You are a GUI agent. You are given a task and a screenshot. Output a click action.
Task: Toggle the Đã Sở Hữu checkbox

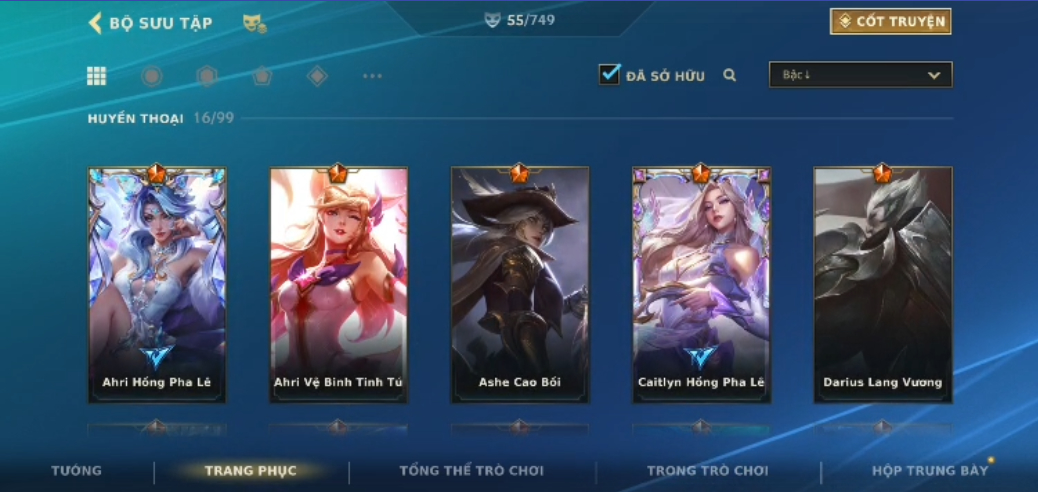(x=609, y=75)
